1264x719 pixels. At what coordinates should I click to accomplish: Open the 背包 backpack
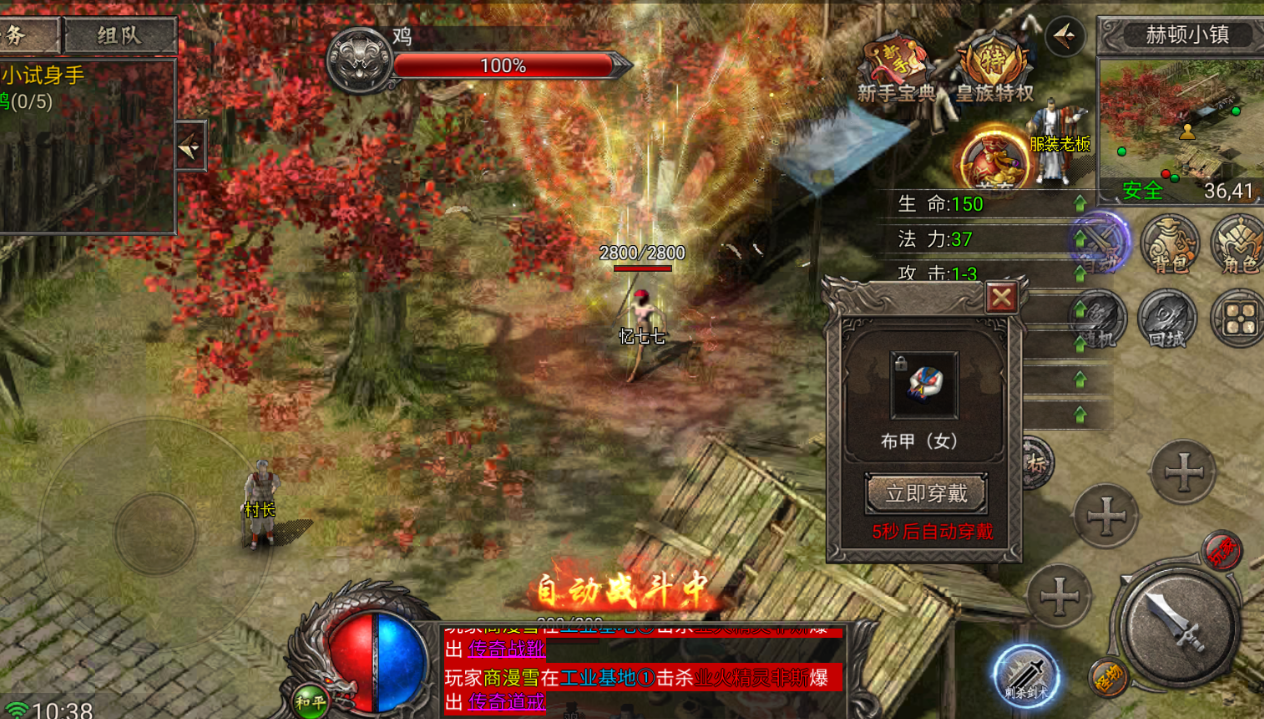pos(1171,243)
